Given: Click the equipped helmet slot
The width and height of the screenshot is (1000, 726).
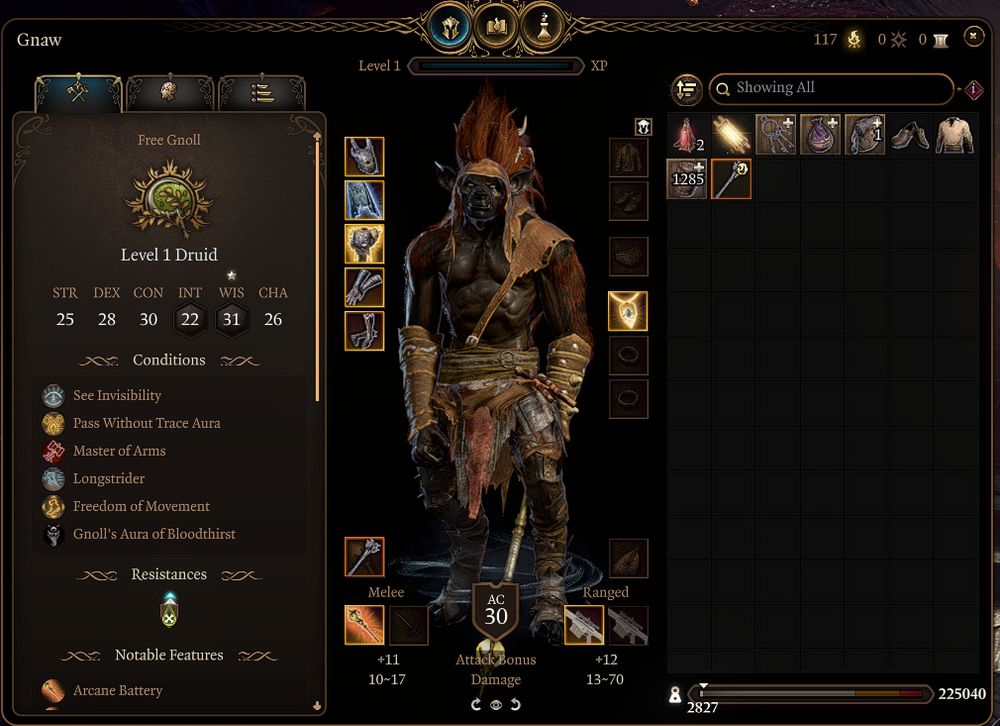Looking at the screenshot, I should coord(364,156).
